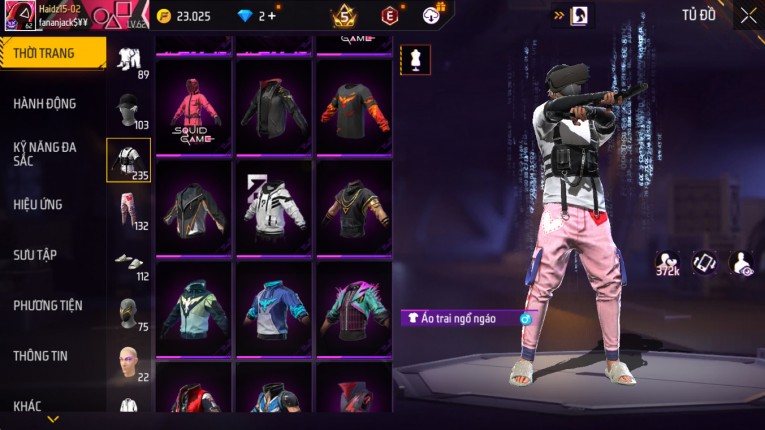Switch to the THỜI TRANG tab
The height and width of the screenshot is (430, 765).
[x=50, y=53]
